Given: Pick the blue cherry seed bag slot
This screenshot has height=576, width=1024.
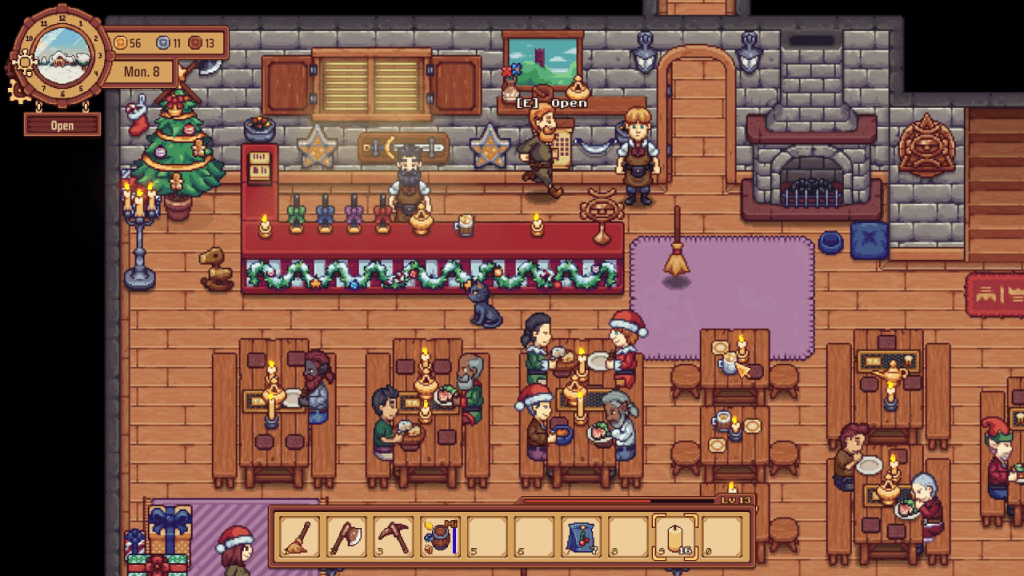Looking at the screenshot, I should 582,537.
